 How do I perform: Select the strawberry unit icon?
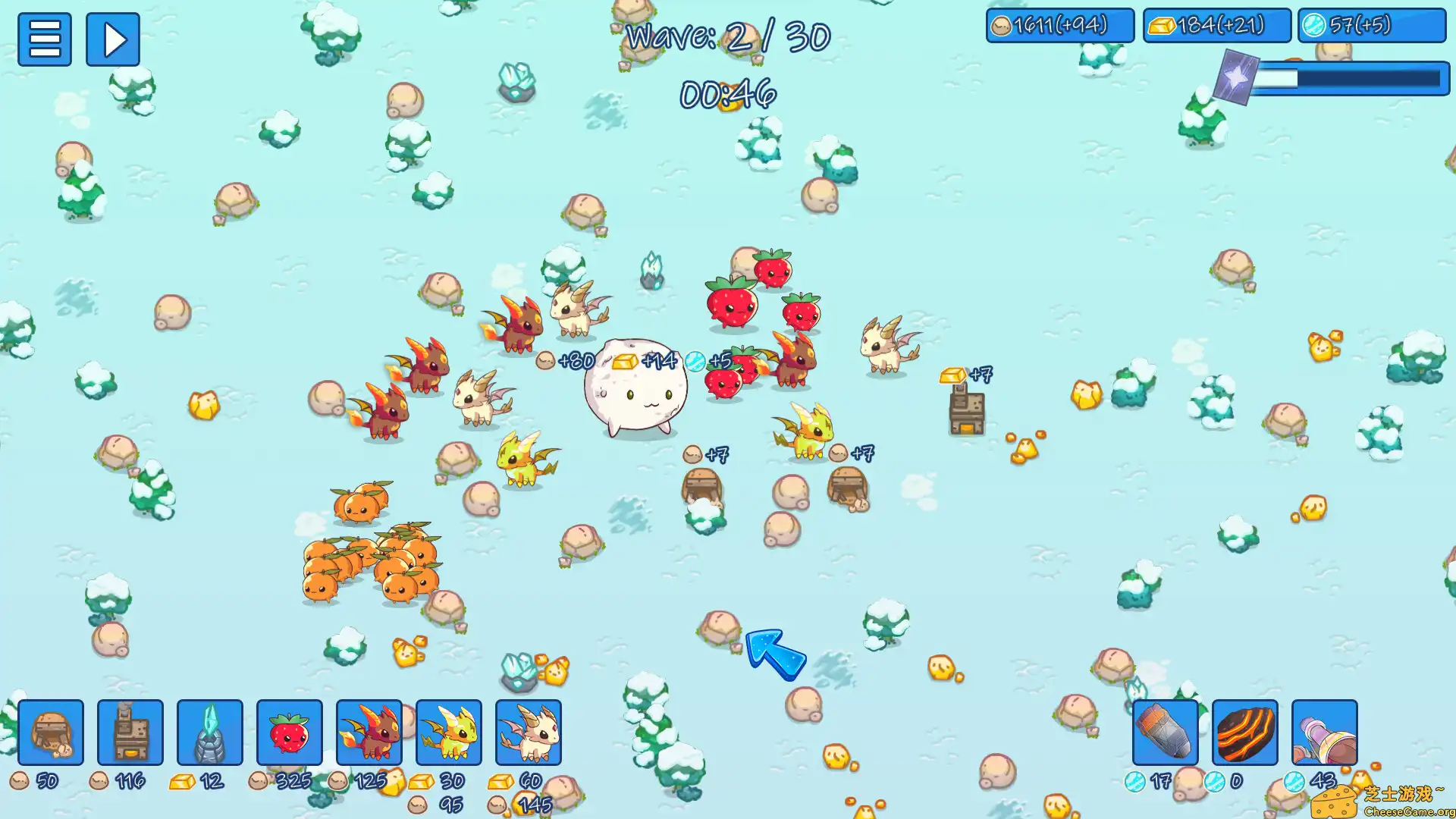289,733
